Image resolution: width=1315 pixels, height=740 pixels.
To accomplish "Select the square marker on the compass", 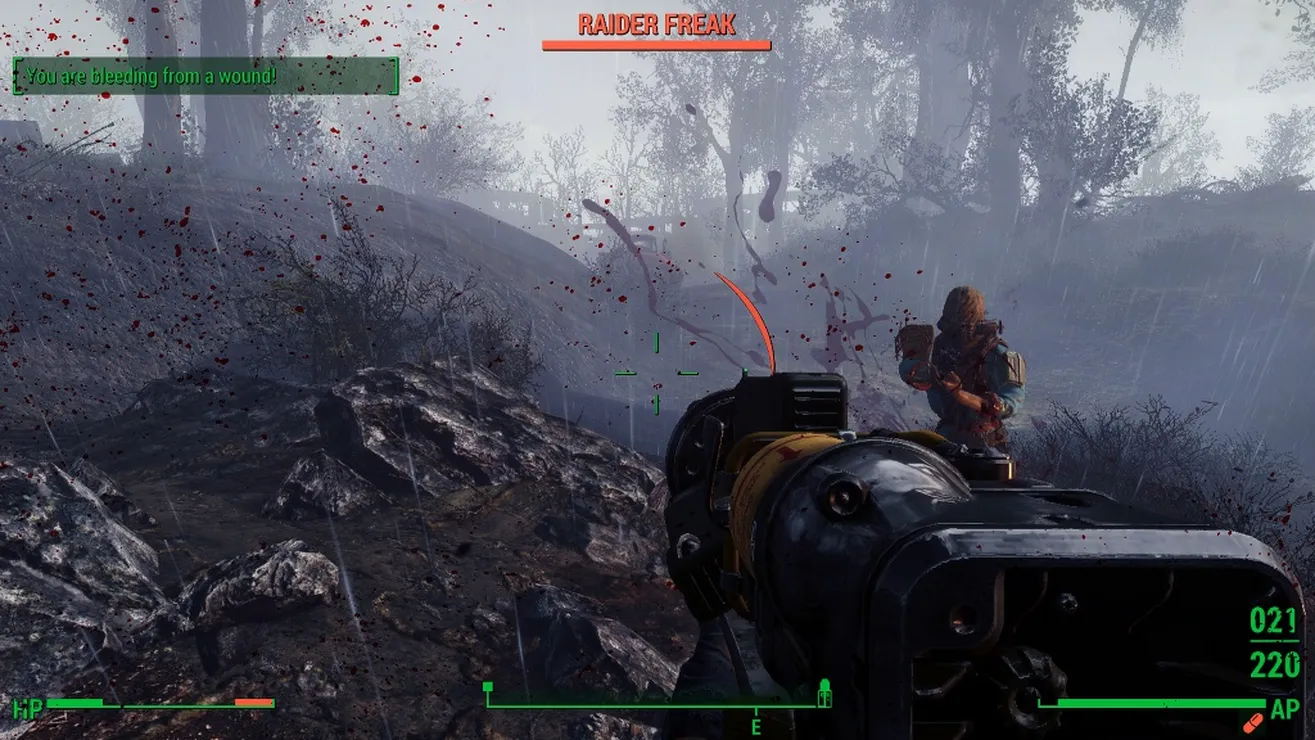I will click(x=488, y=687).
